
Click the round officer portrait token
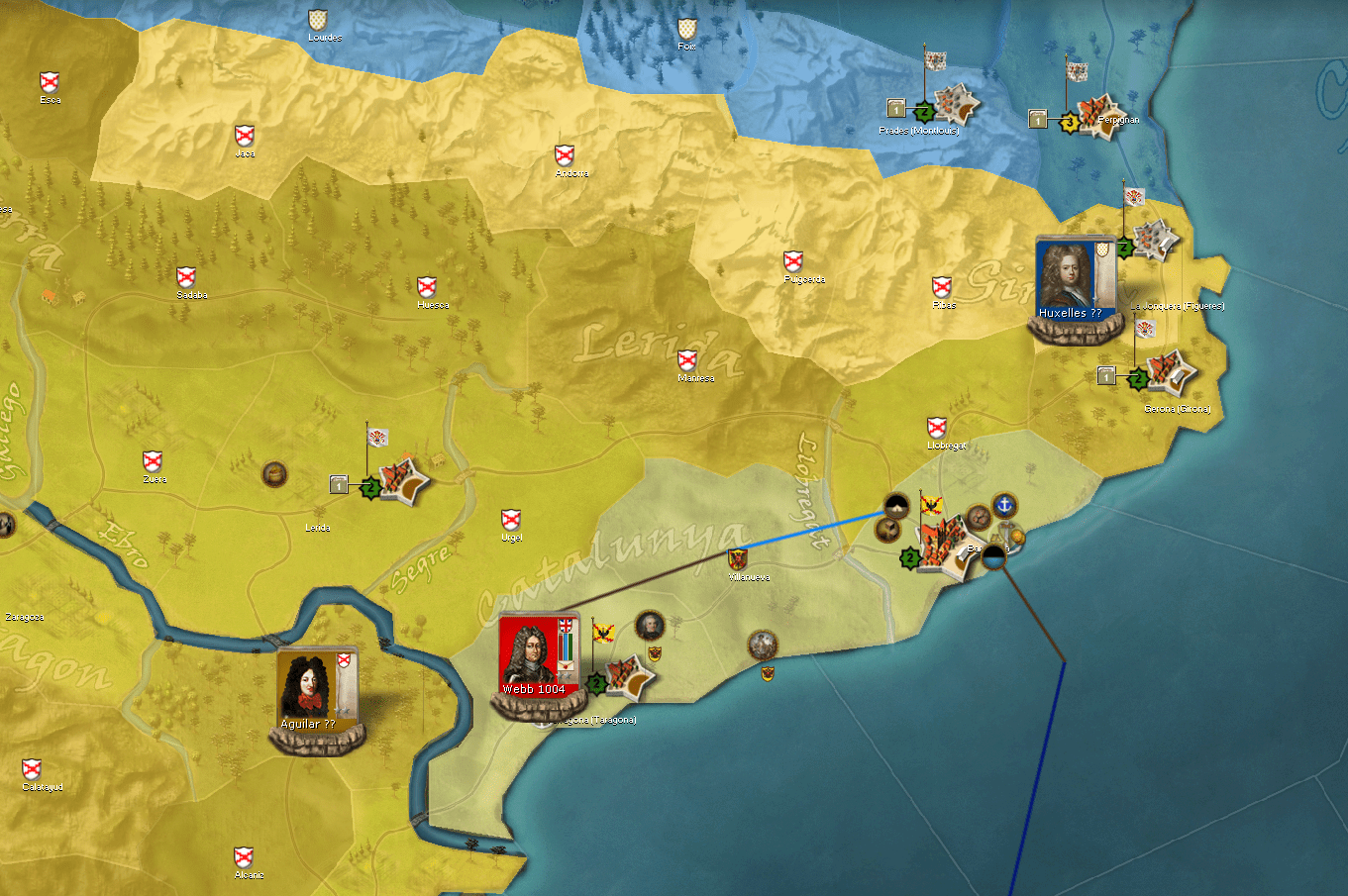click(650, 625)
